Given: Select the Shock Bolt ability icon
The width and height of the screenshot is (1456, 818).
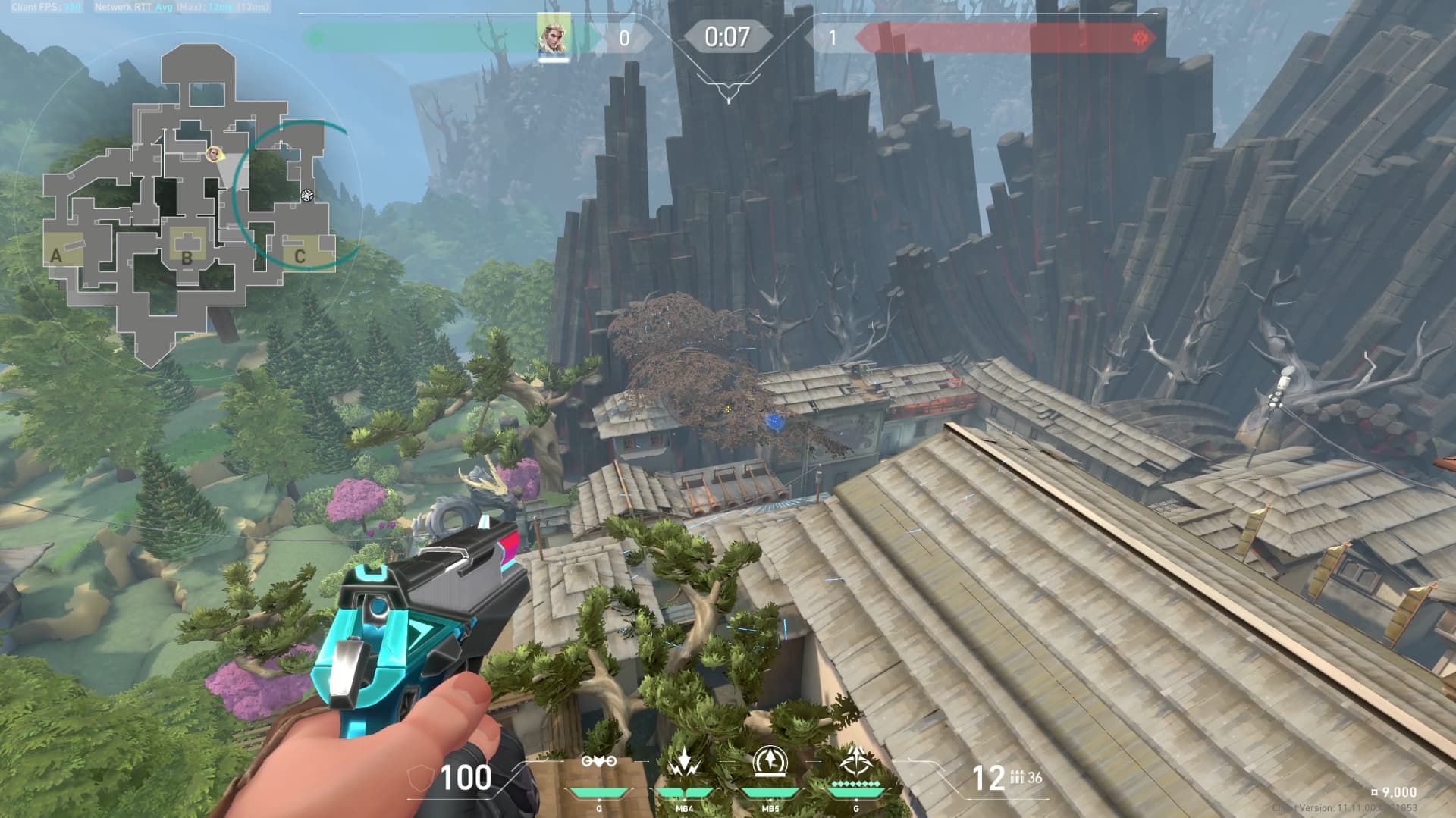Looking at the screenshot, I should click(x=684, y=763).
